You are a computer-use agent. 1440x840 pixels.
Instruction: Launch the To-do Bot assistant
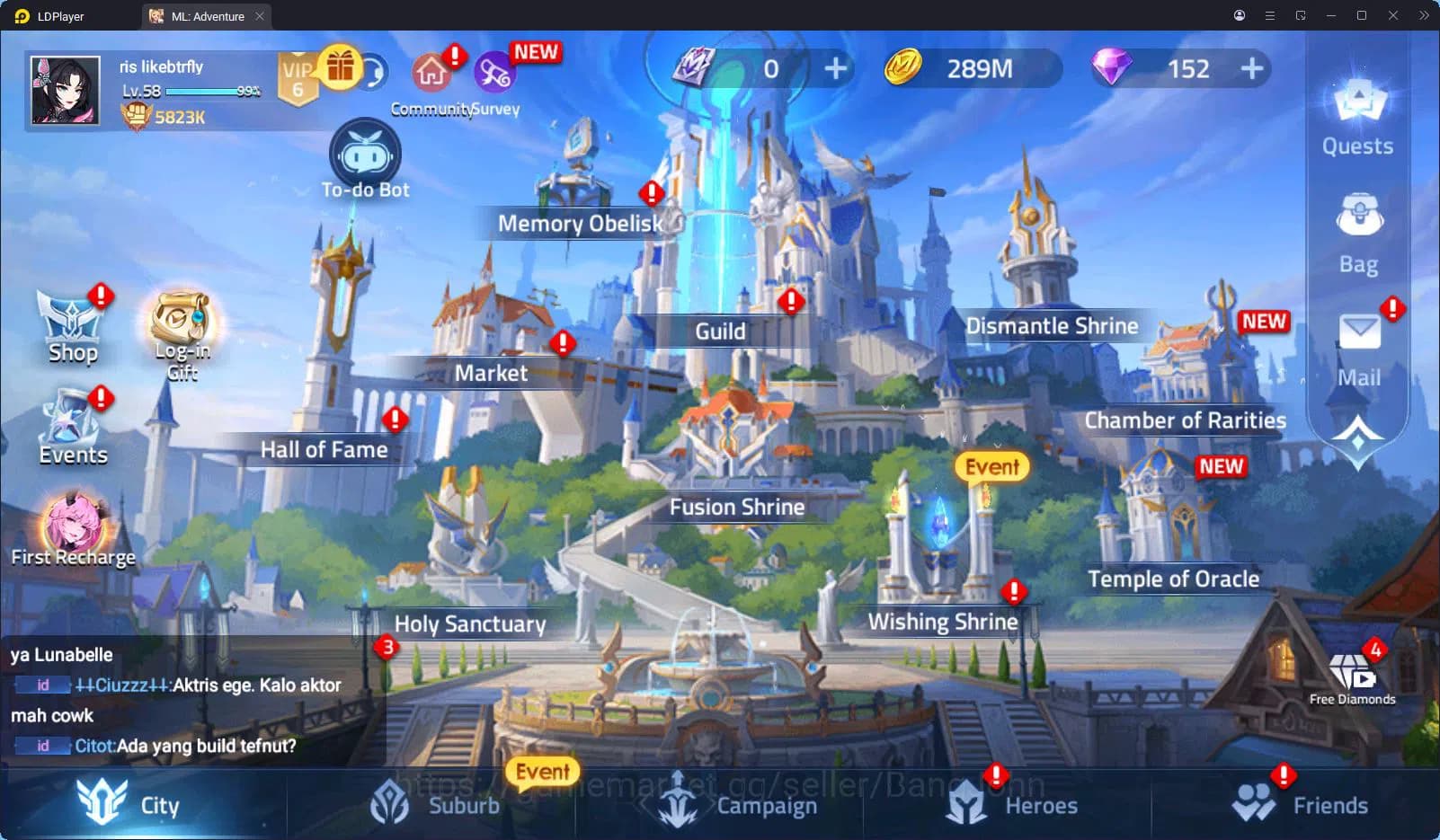click(x=364, y=157)
